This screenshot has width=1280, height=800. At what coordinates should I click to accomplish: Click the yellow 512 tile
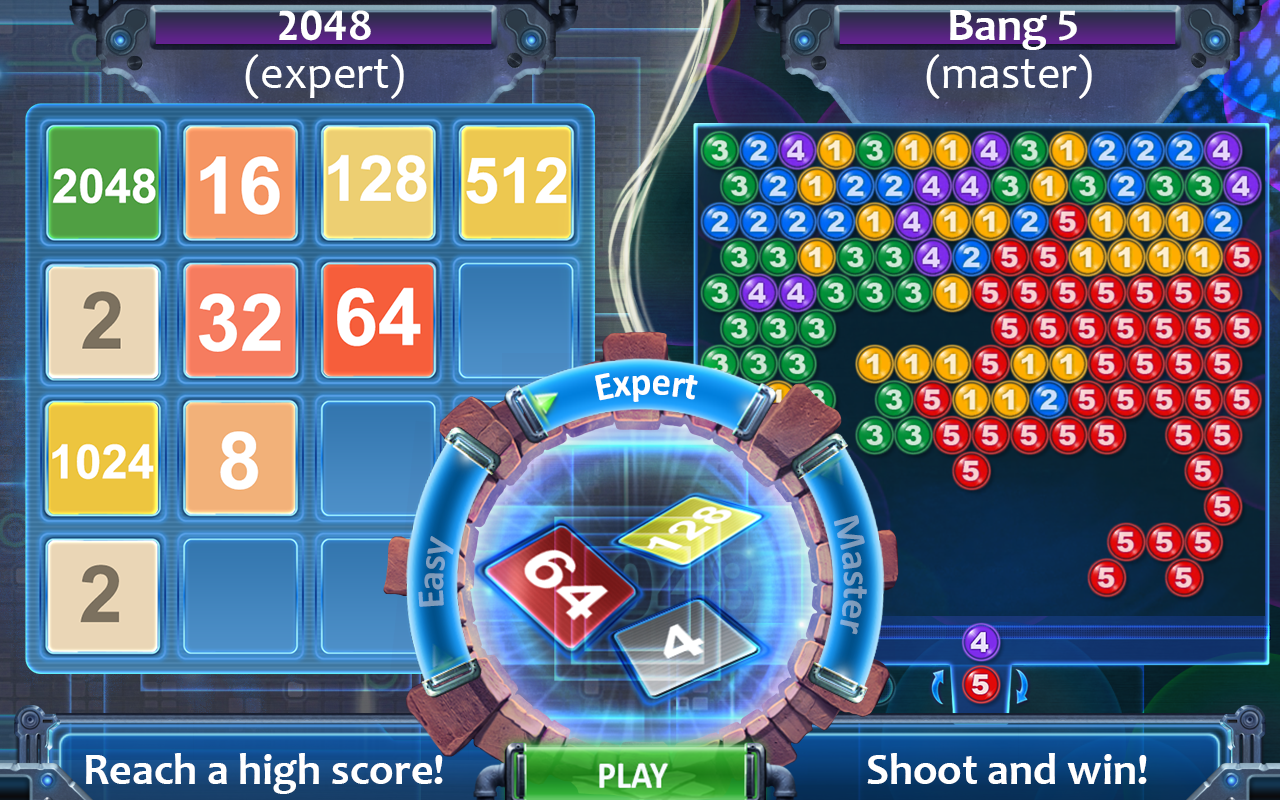click(515, 182)
